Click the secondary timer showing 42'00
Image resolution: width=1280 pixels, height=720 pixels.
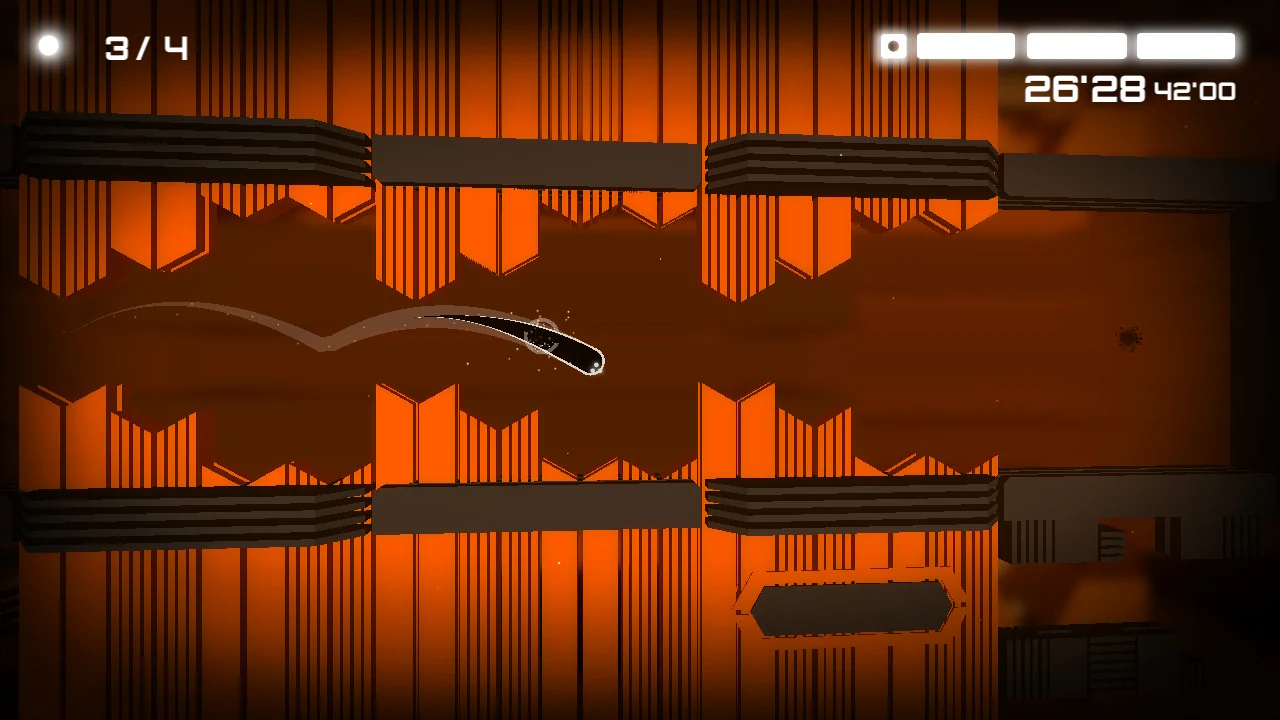(x=1197, y=92)
